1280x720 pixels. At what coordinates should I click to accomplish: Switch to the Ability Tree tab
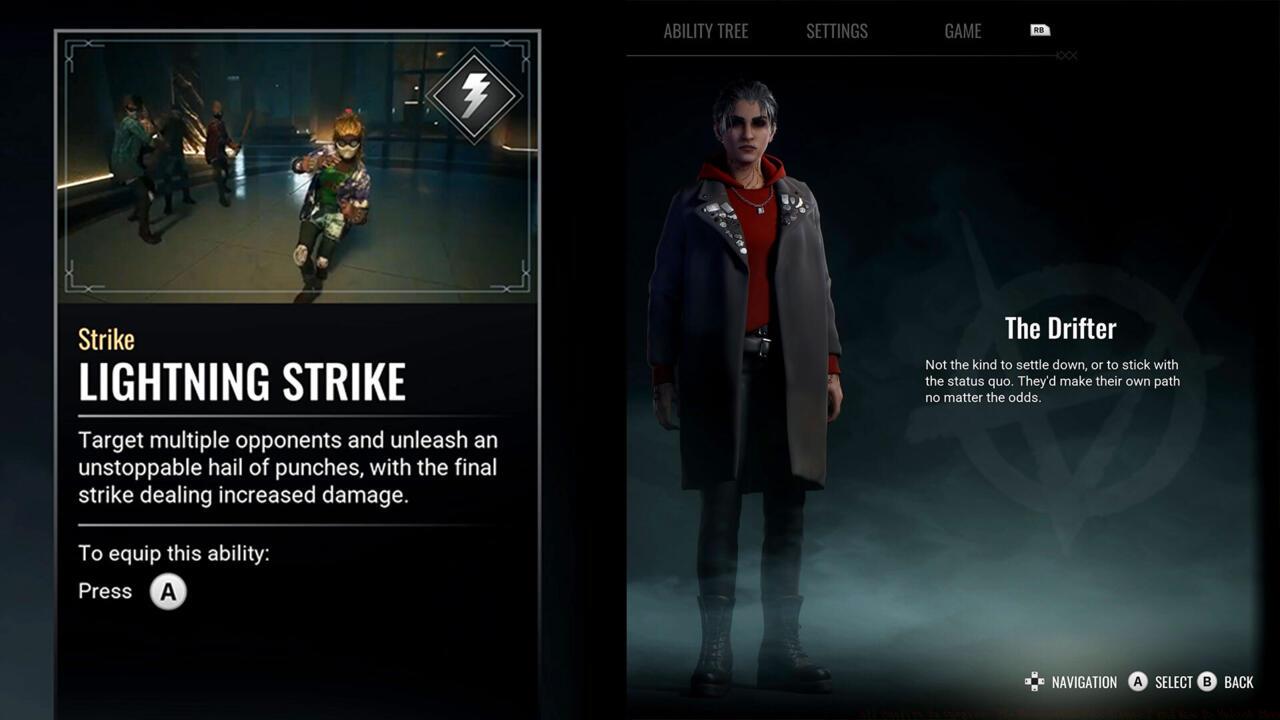pos(705,31)
